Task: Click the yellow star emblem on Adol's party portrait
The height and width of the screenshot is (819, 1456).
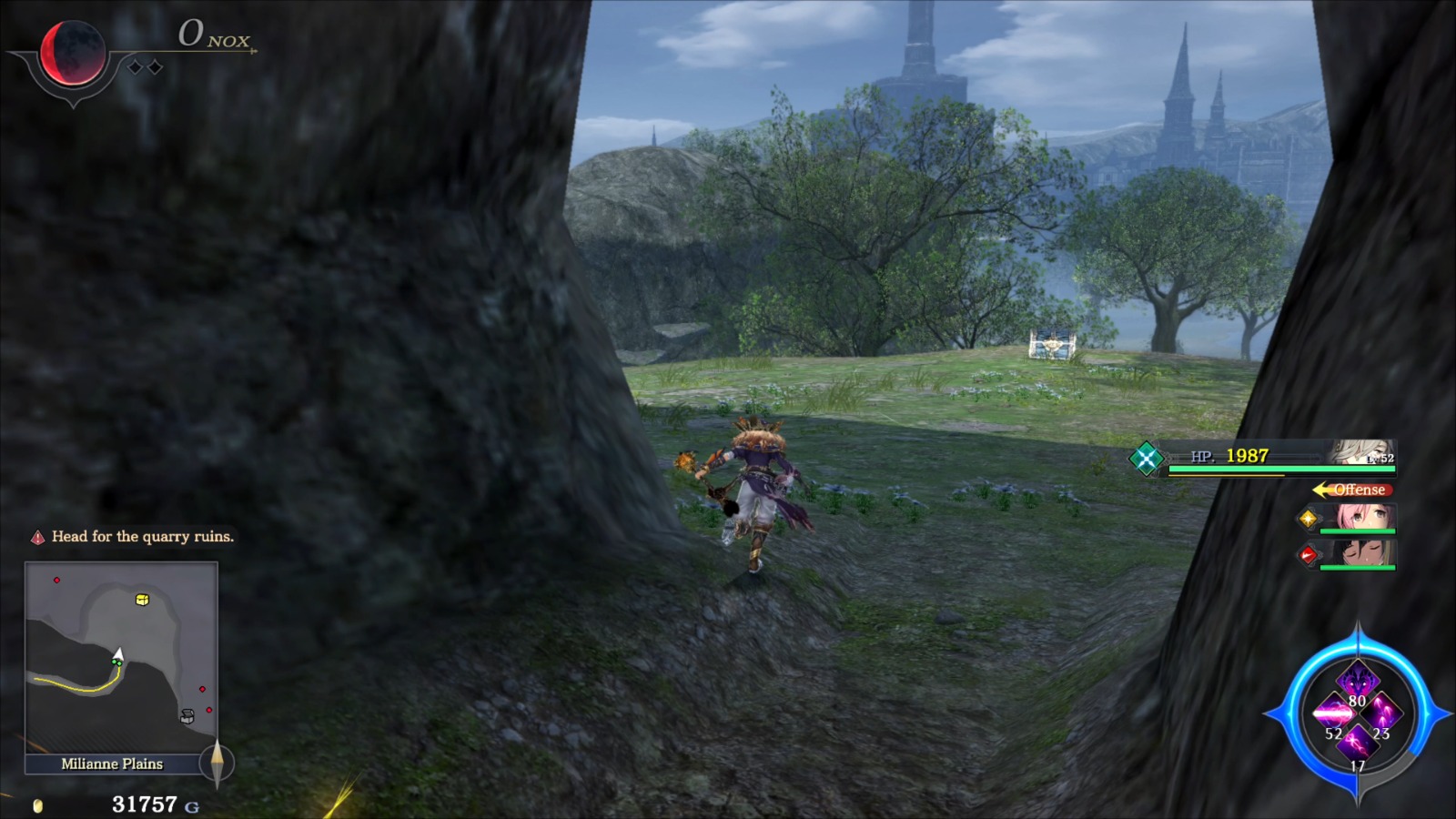Action: [x=1309, y=520]
